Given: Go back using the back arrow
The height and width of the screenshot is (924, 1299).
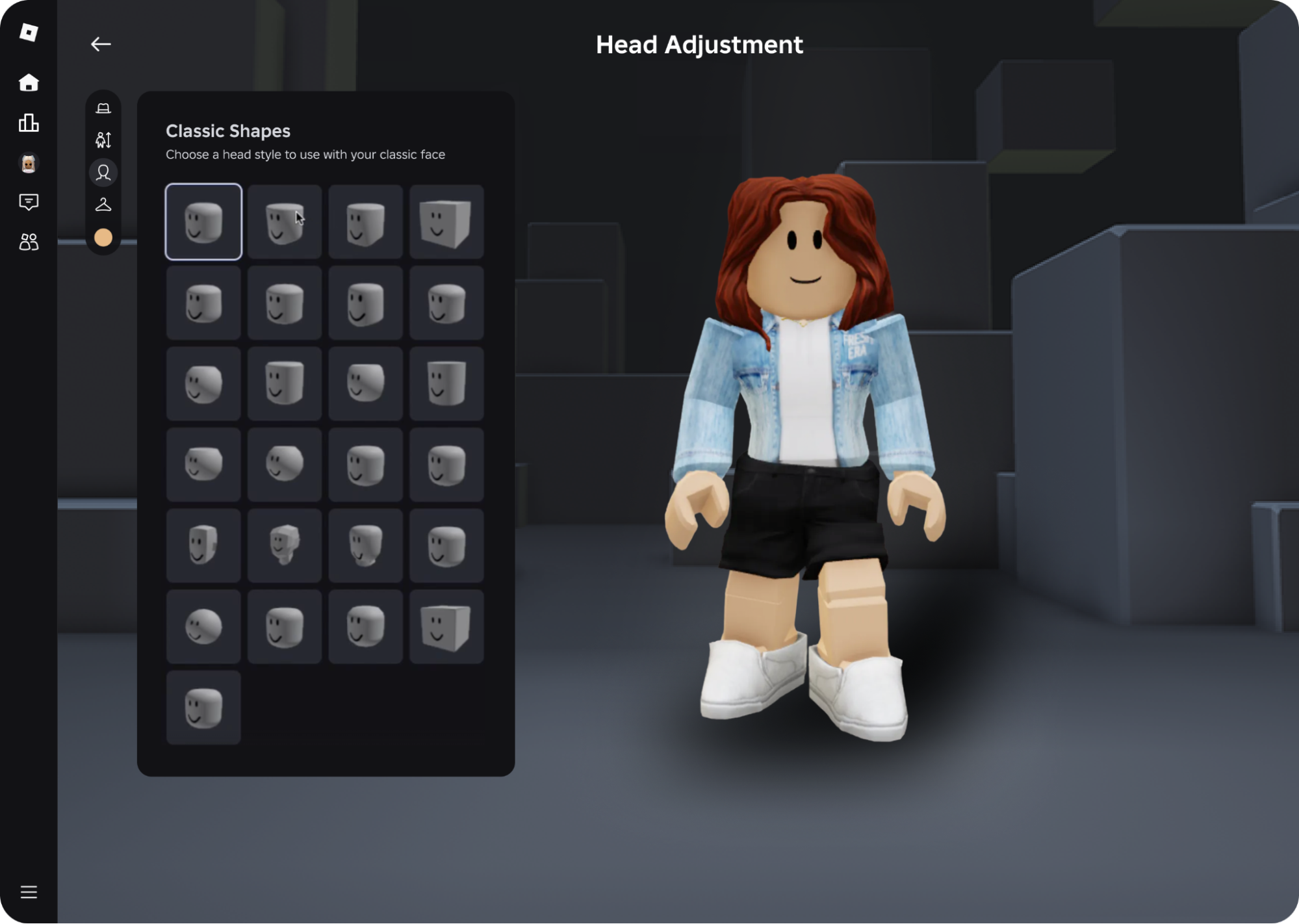Looking at the screenshot, I should (100, 44).
